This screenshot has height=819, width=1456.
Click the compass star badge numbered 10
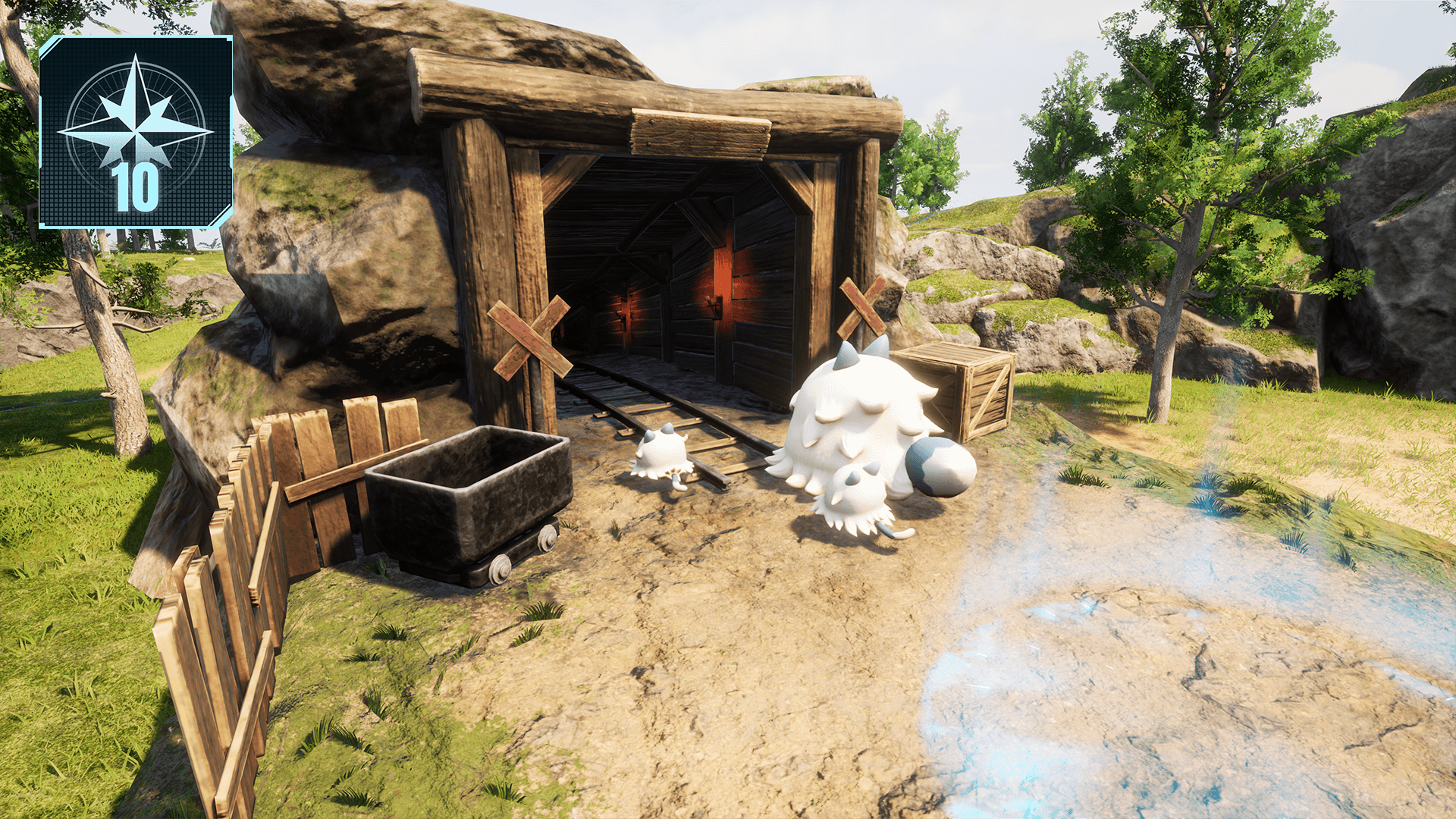coord(136,131)
